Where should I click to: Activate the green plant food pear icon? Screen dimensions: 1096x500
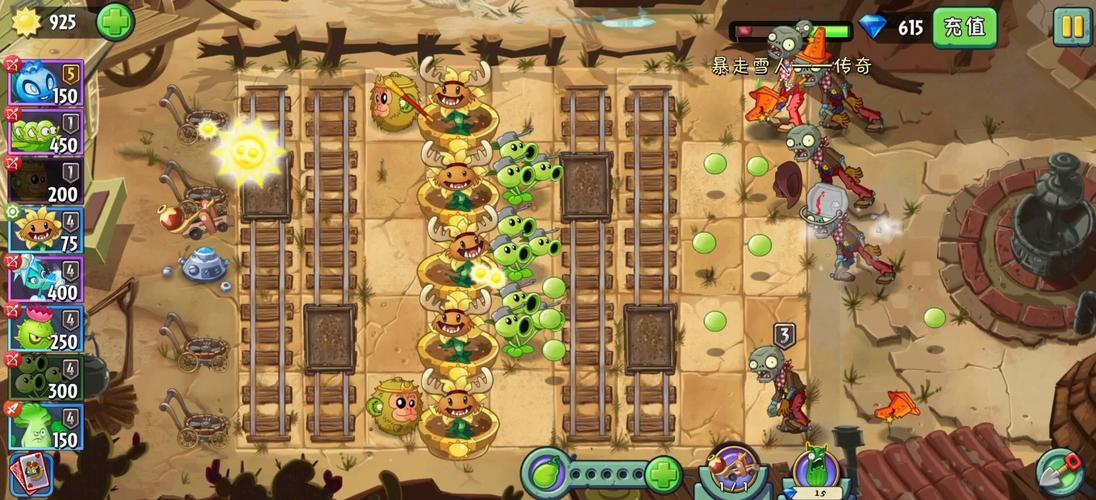pos(545,473)
